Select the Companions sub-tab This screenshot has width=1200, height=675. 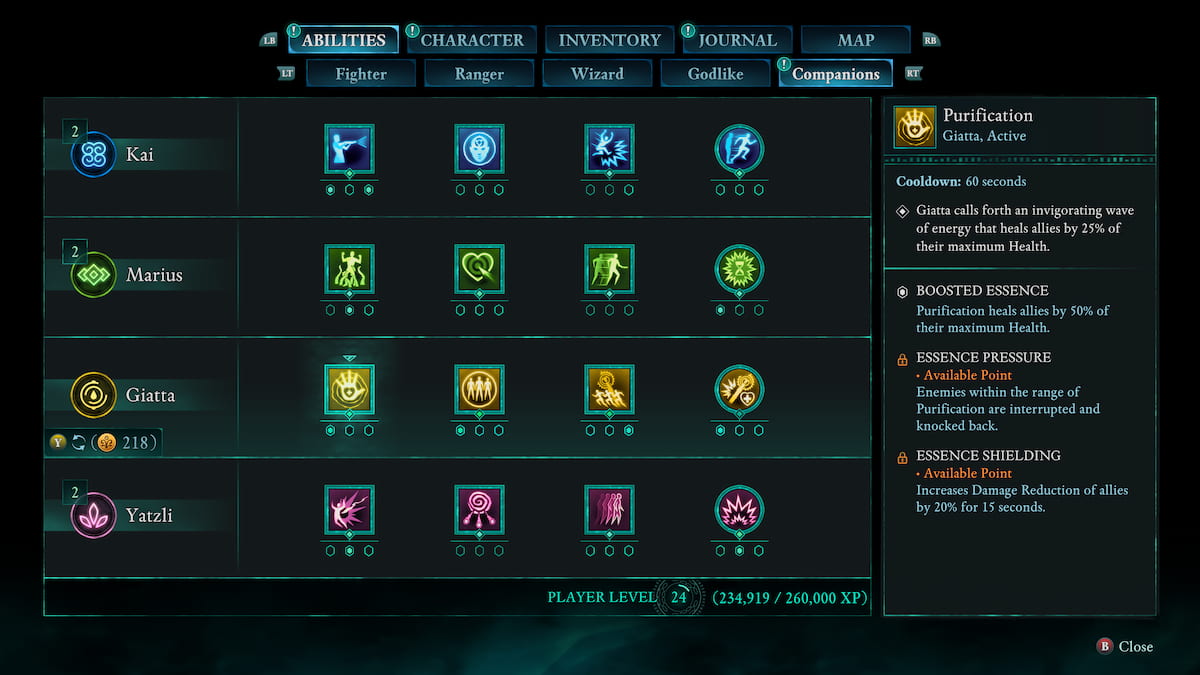coord(835,74)
